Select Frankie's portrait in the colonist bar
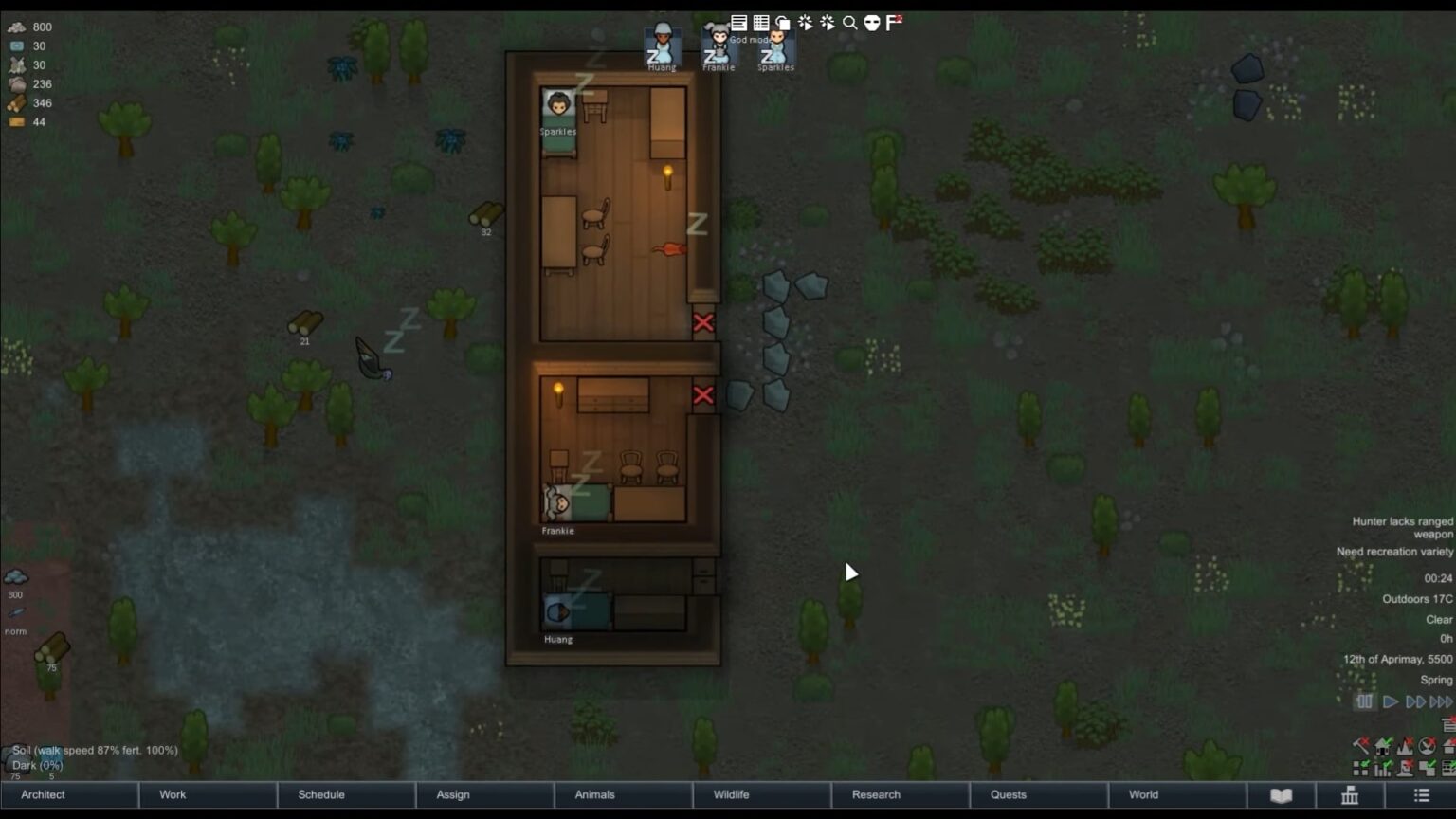 point(719,45)
